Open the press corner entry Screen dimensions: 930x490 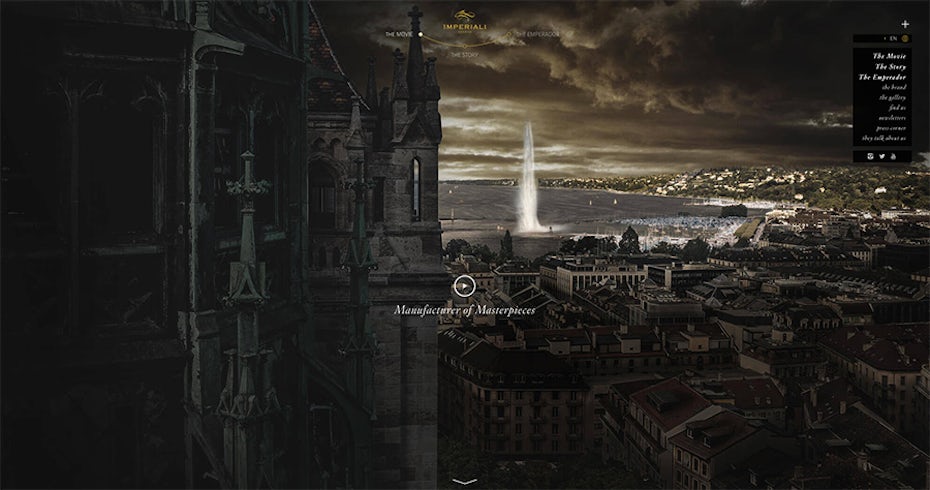click(x=890, y=128)
